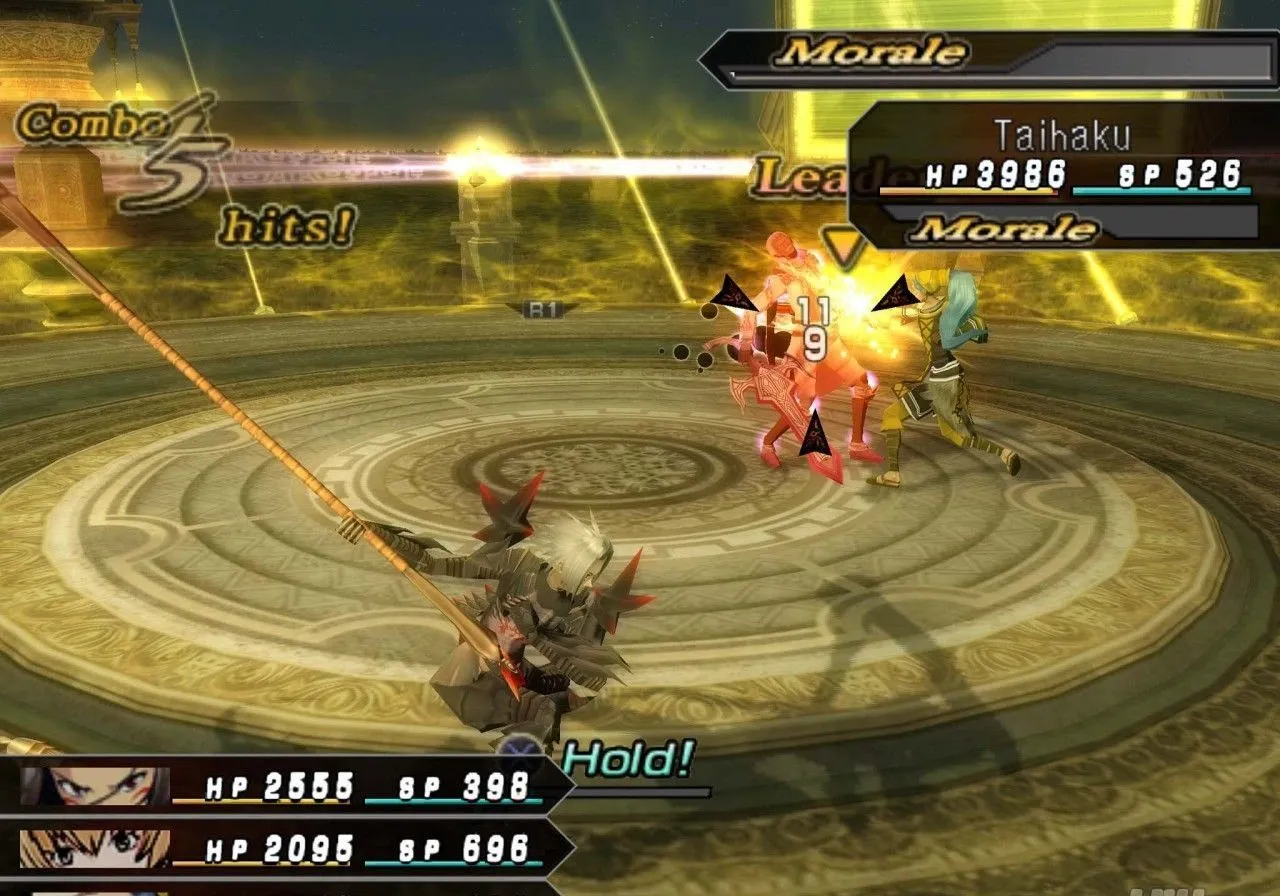This screenshot has width=1280, height=896.
Task: Select the dark-haired party member portrait
Action: [x=95, y=787]
